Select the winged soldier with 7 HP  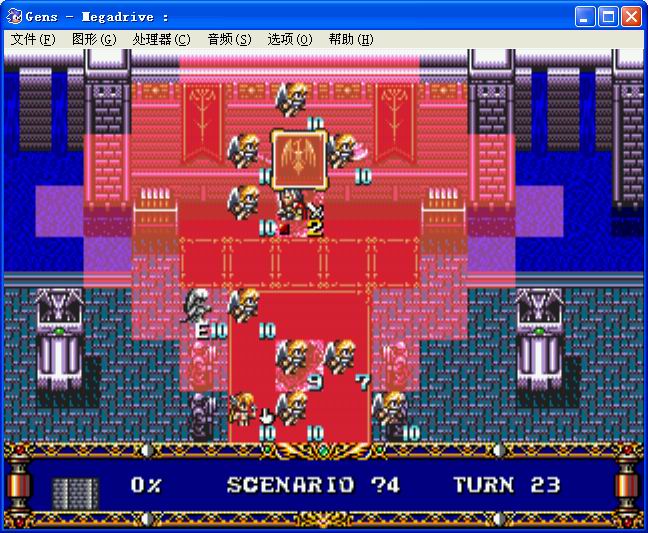tap(342, 360)
